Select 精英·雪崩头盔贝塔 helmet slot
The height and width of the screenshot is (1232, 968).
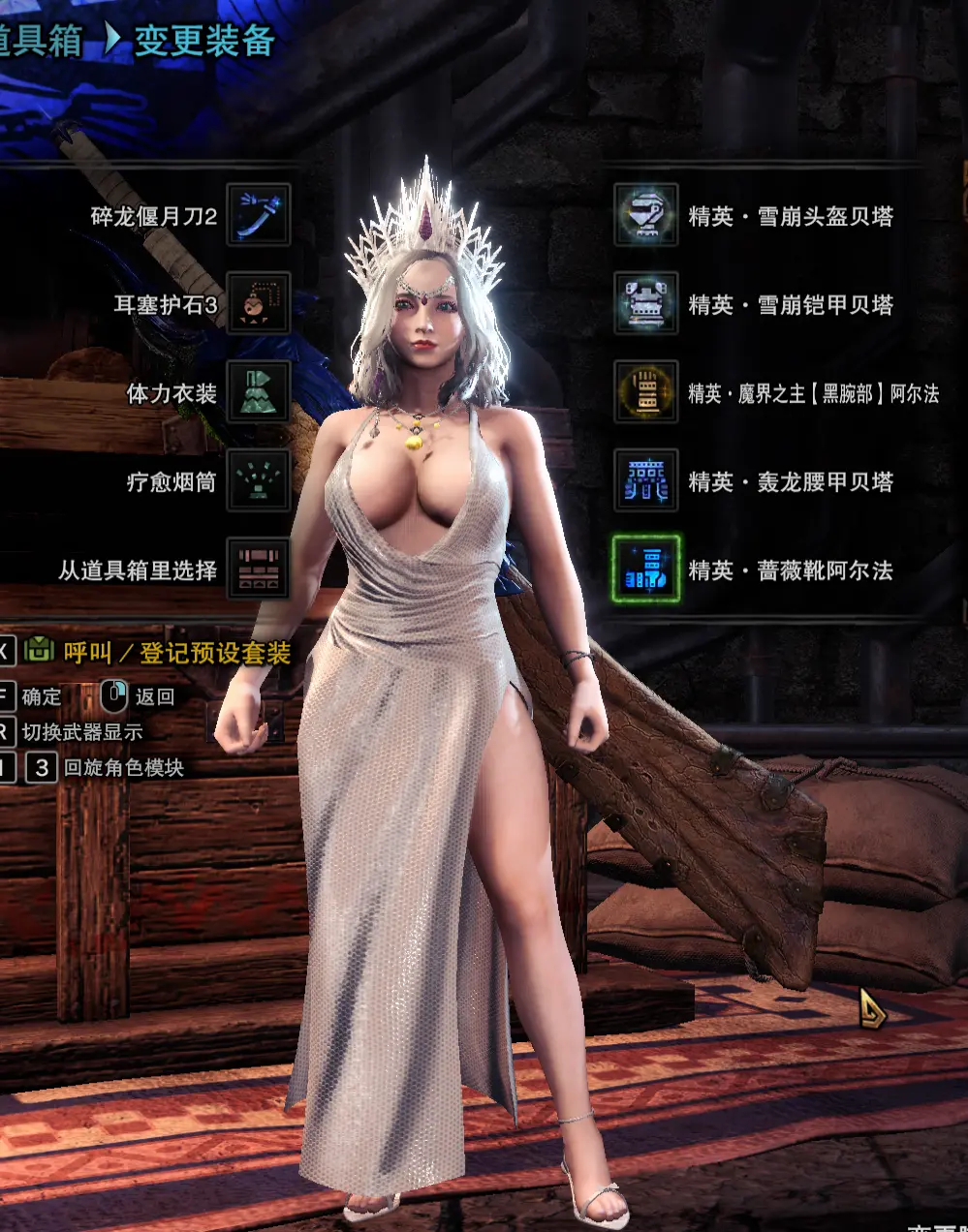(x=645, y=215)
